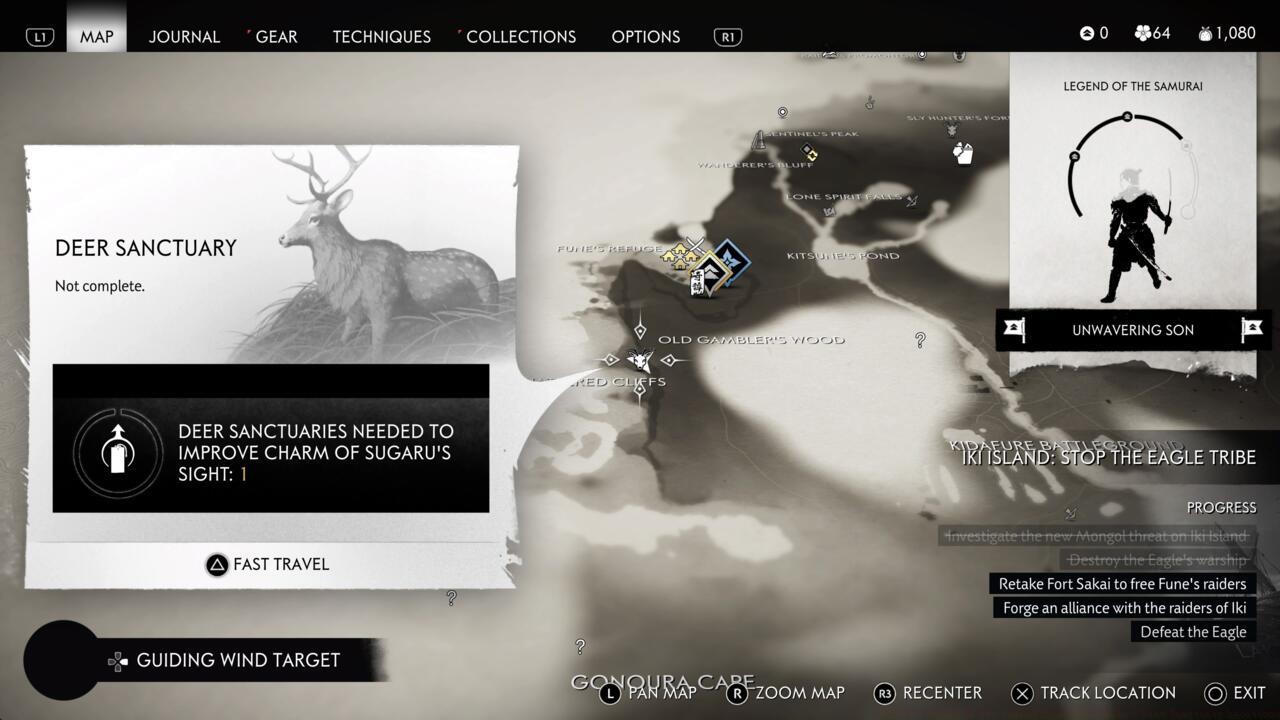
Task: Open the Collections tab
Action: pyautogui.click(x=520, y=36)
